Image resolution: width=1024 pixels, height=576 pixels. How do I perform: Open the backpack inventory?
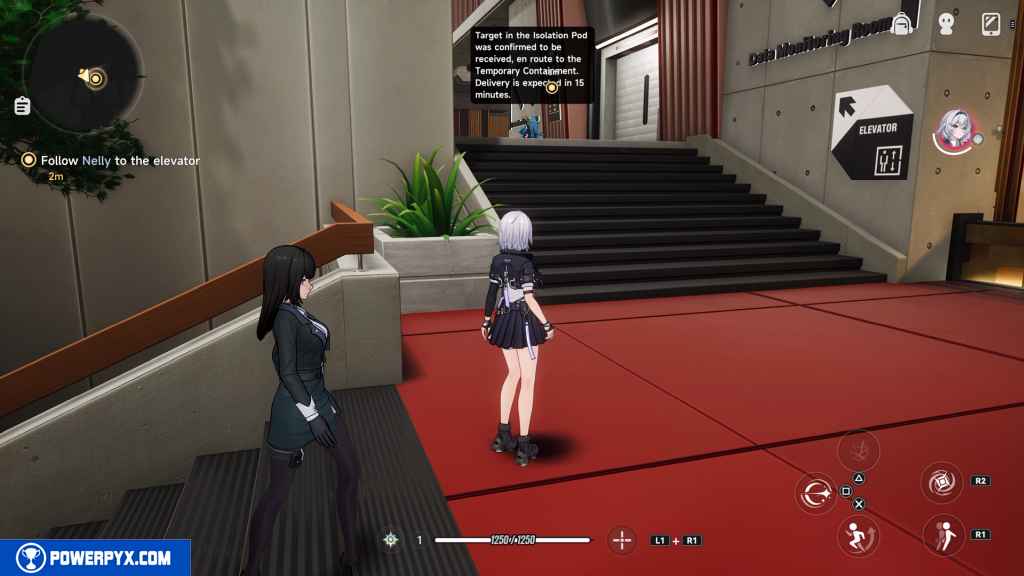[902, 23]
